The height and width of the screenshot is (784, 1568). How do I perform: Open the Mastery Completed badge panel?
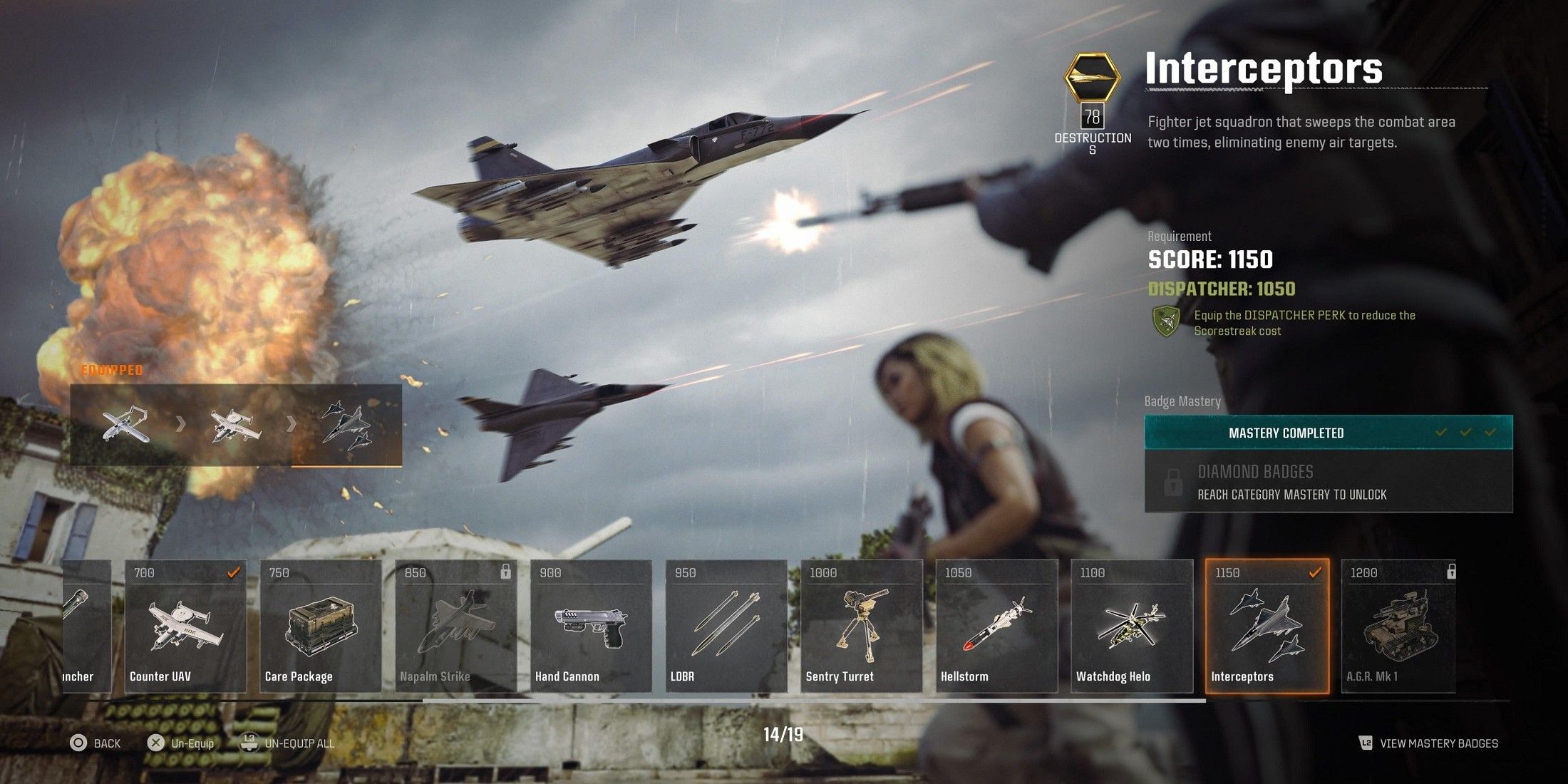[1329, 433]
